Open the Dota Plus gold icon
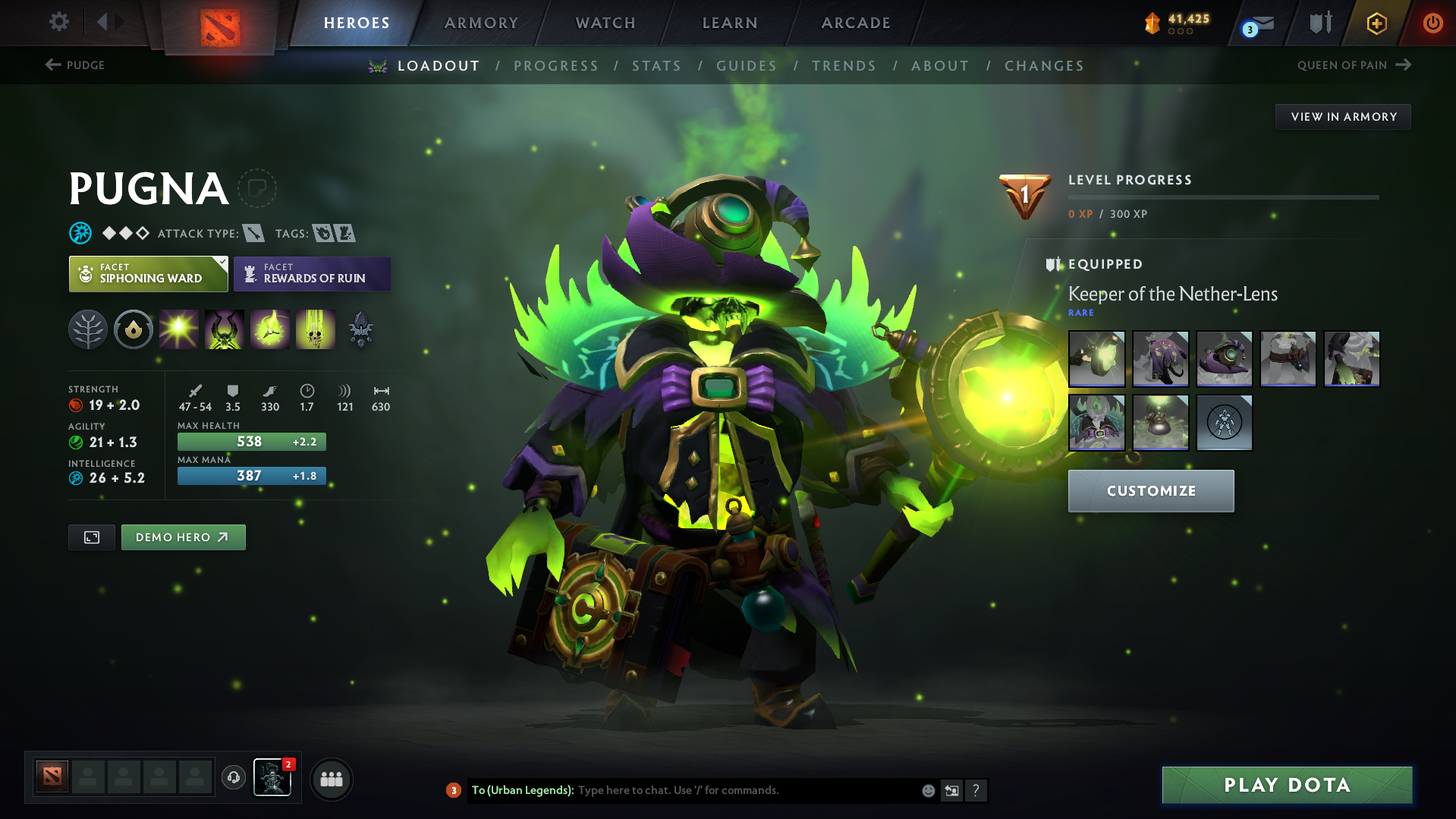 1376,24
